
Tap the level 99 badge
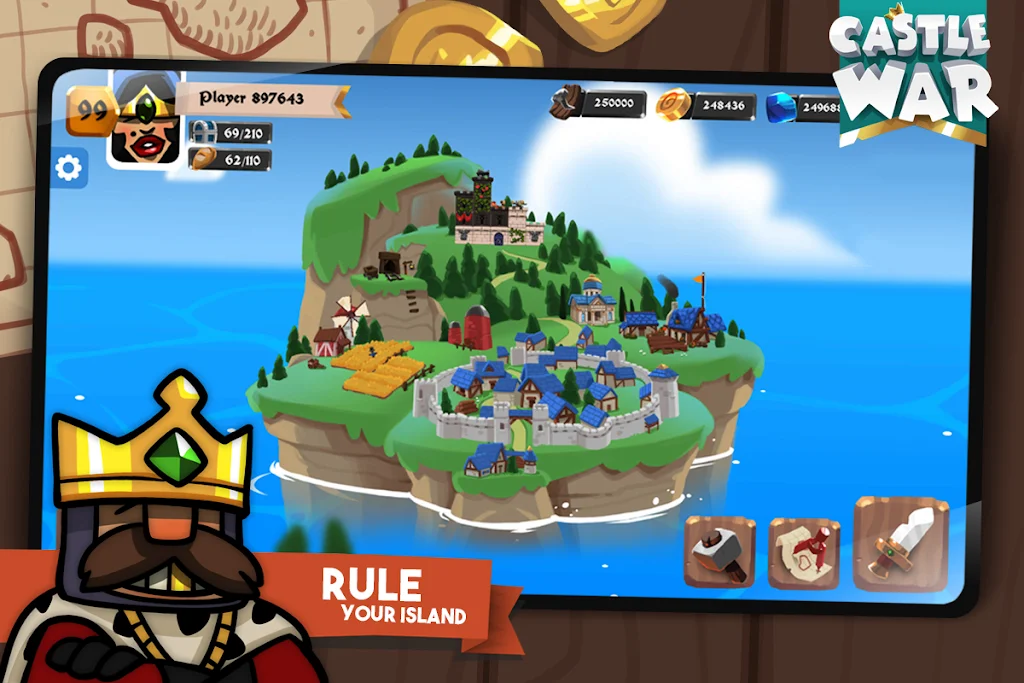(90, 111)
